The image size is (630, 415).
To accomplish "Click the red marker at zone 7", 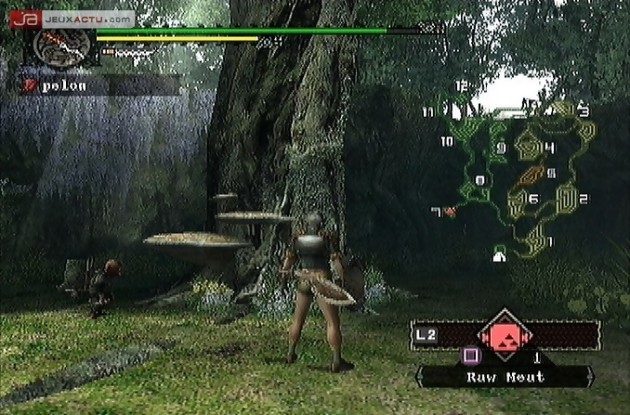I will [449, 211].
